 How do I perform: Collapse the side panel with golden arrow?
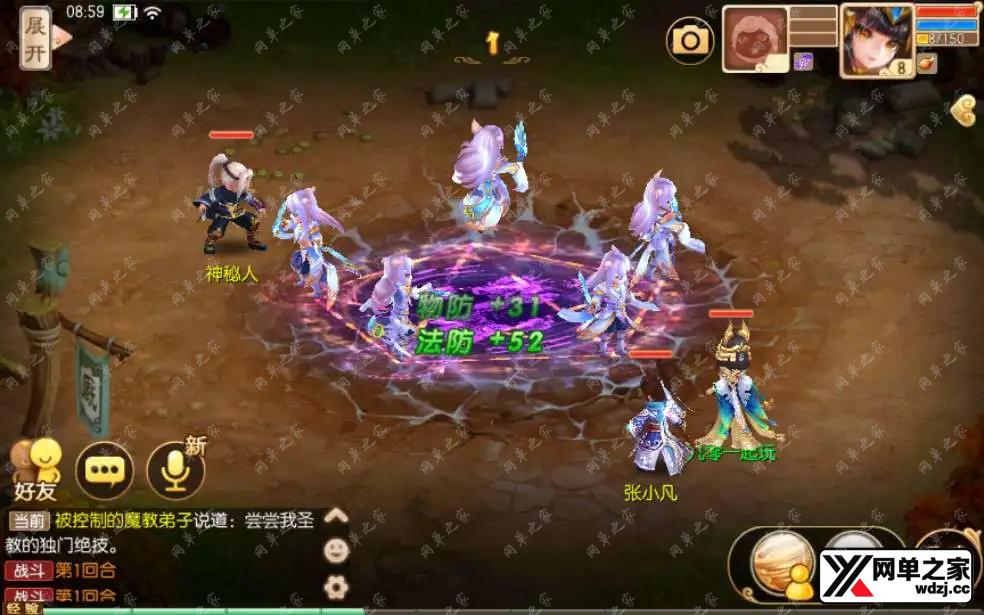[x=965, y=109]
